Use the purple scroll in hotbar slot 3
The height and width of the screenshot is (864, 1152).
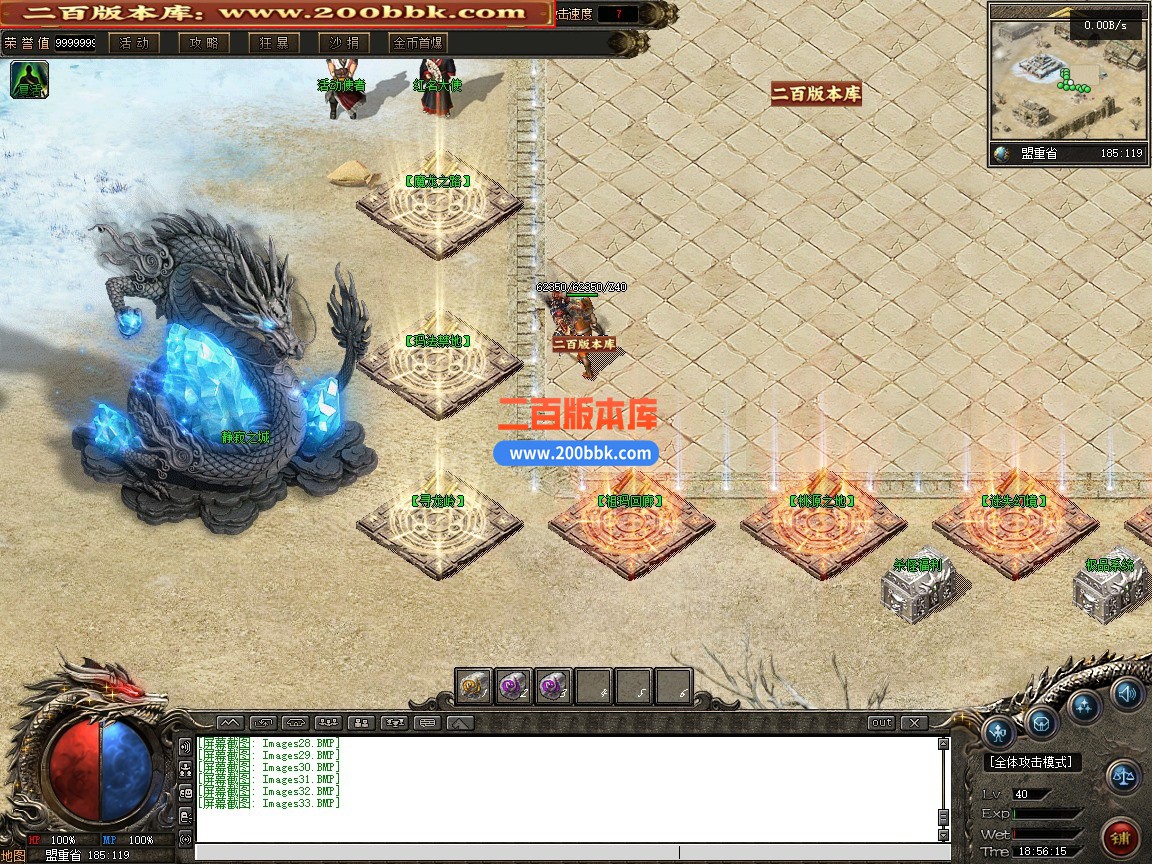[553, 687]
